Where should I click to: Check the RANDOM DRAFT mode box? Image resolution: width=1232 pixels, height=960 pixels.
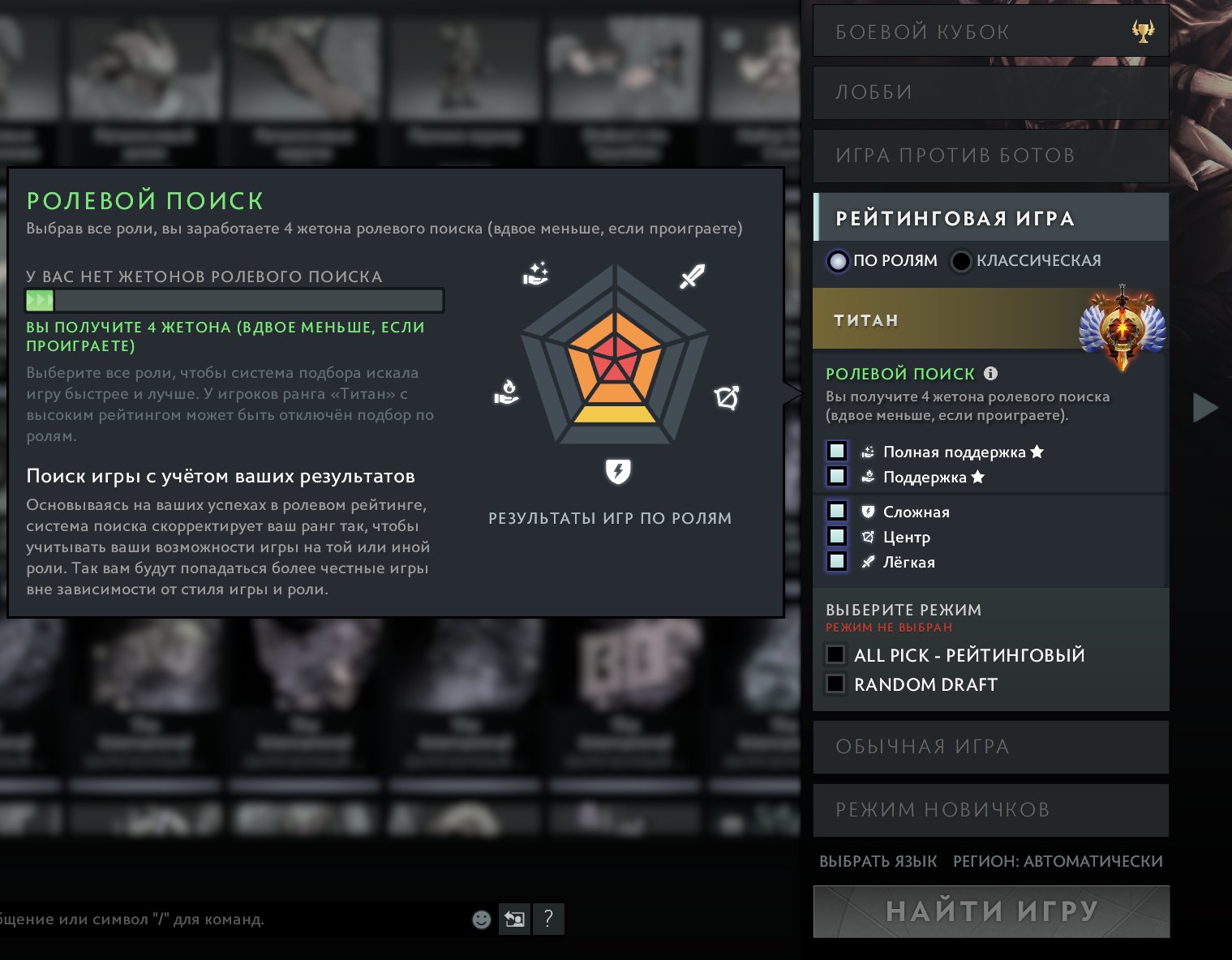point(835,684)
